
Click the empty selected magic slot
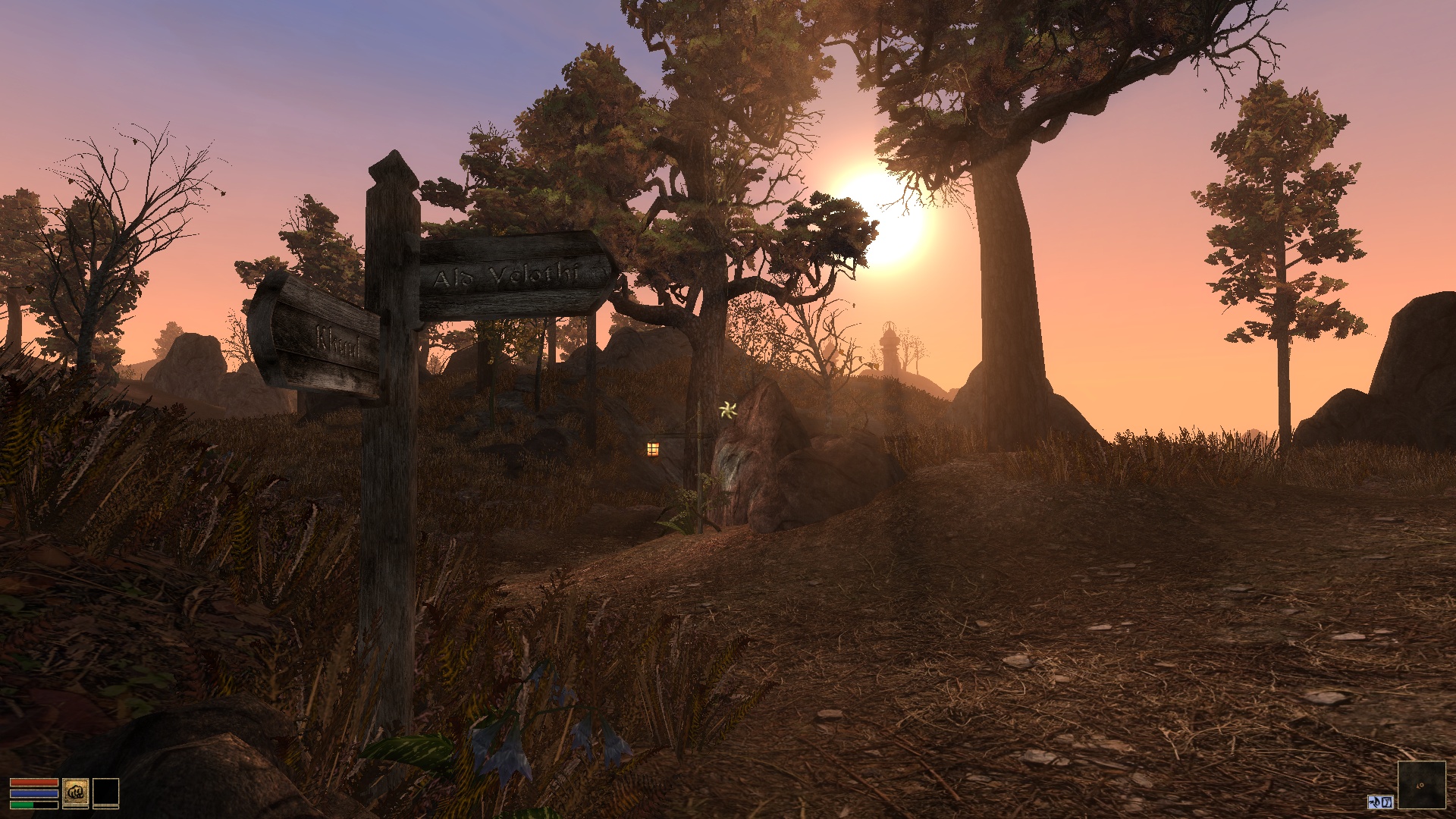pos(106,792)
